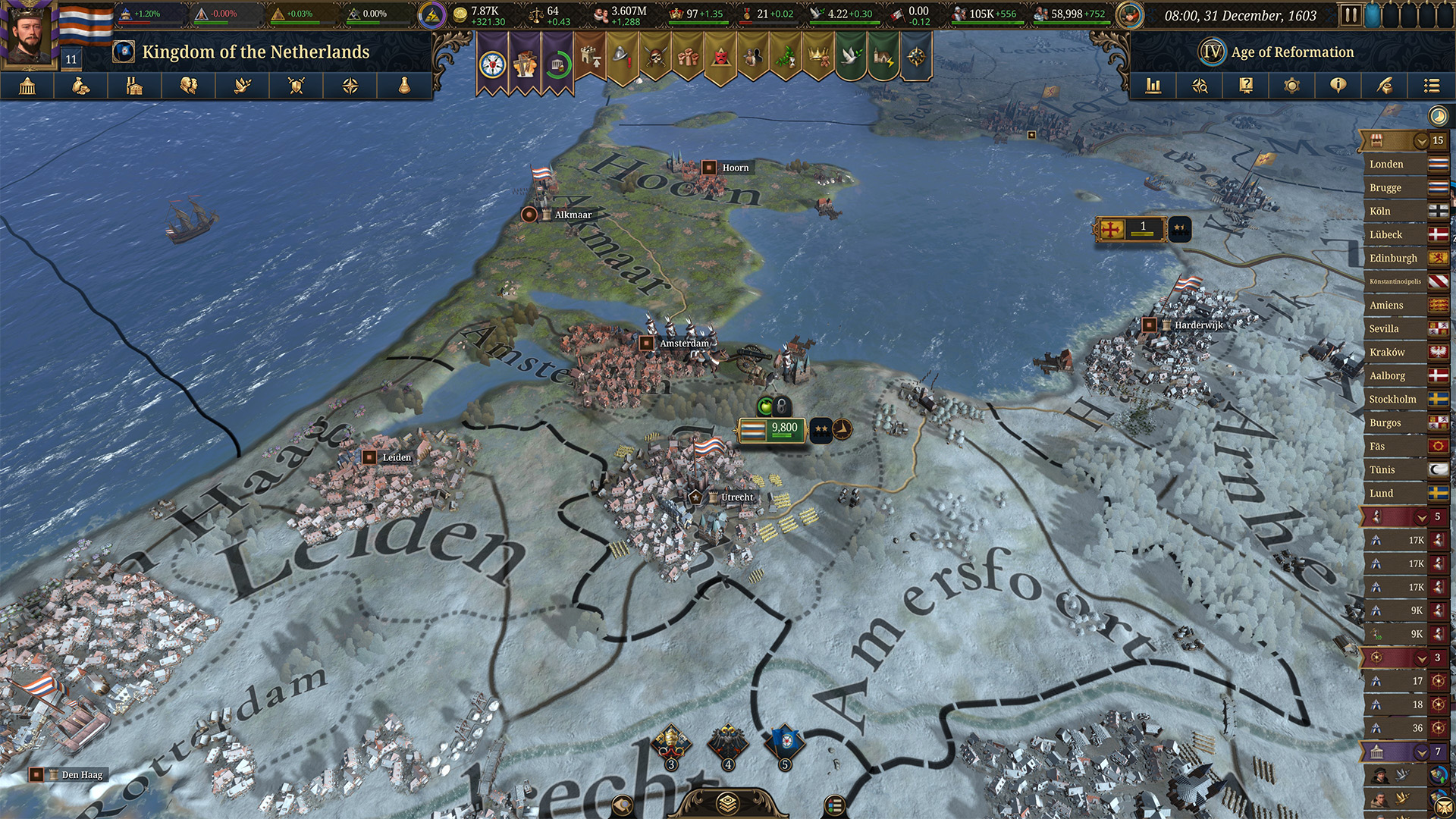Open the list menu icon in top-right toolbar
The image size is (1456, 819).
pos(1432,86)
